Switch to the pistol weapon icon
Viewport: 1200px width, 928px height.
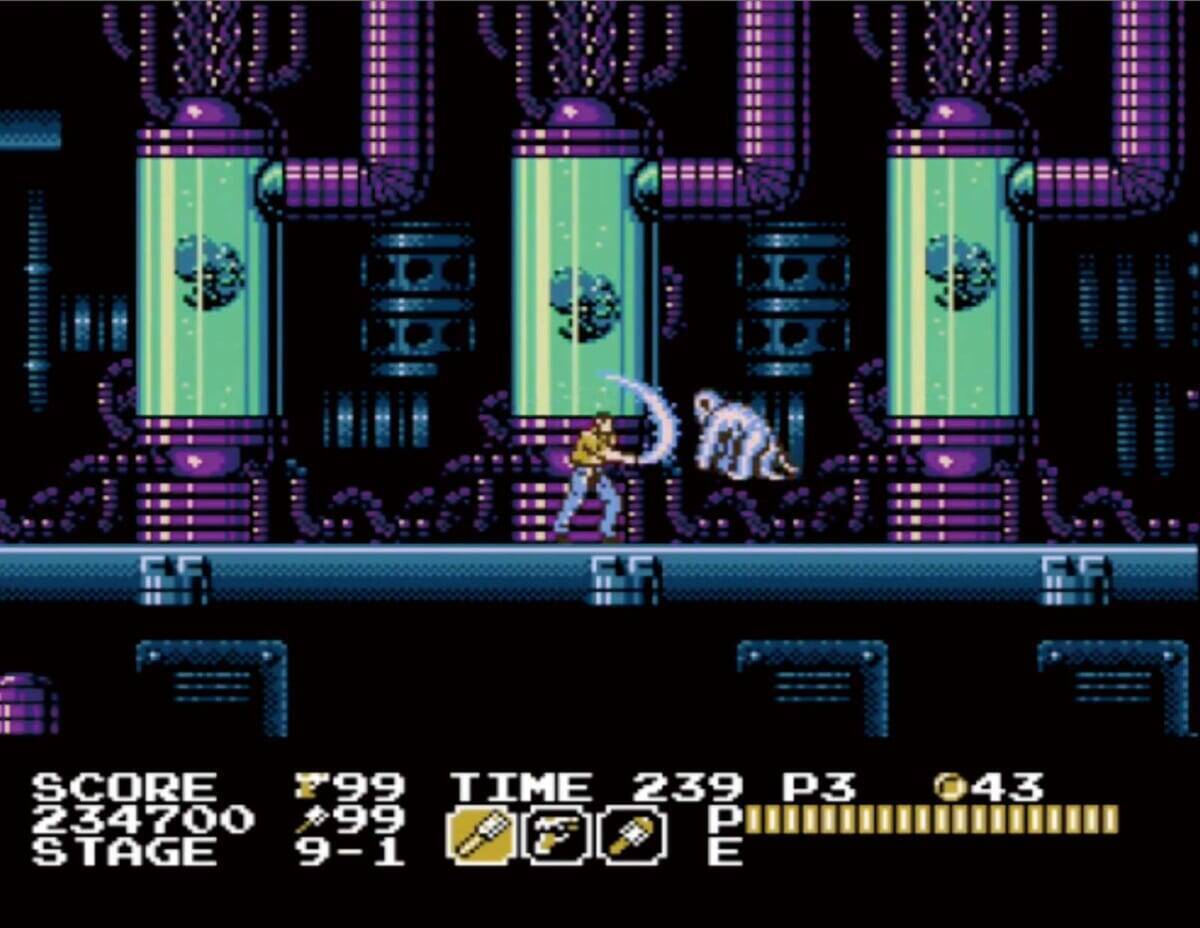point(557,835)
